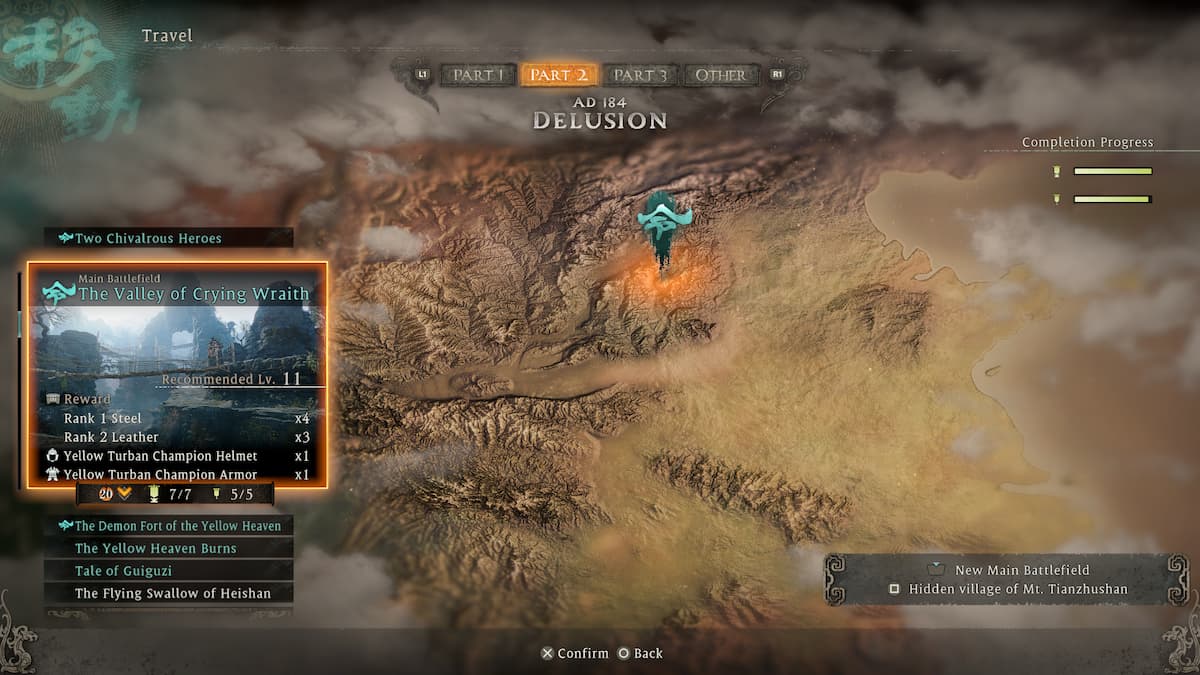Switch to the Other tab
The image size is (1200, 675).
[720, 75]
